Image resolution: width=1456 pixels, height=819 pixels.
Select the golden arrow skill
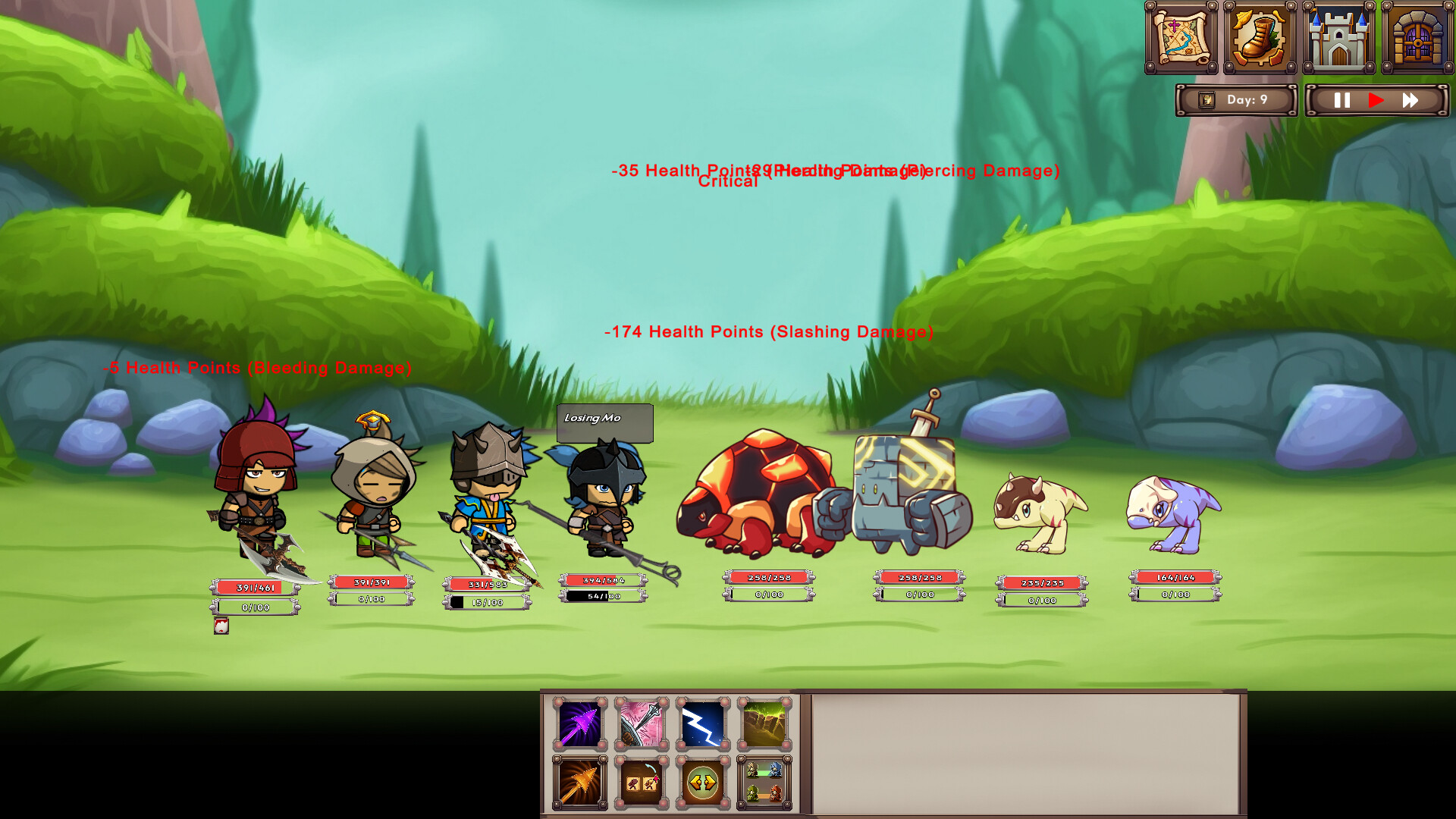578,780
